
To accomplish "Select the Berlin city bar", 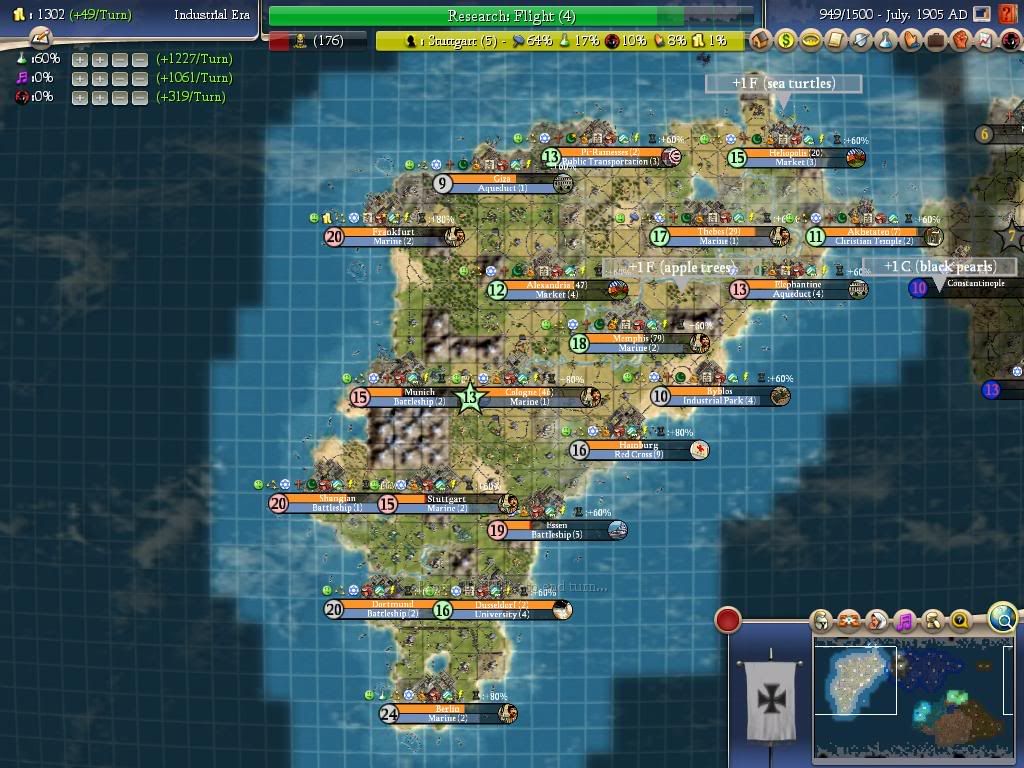I will [447, 713].
